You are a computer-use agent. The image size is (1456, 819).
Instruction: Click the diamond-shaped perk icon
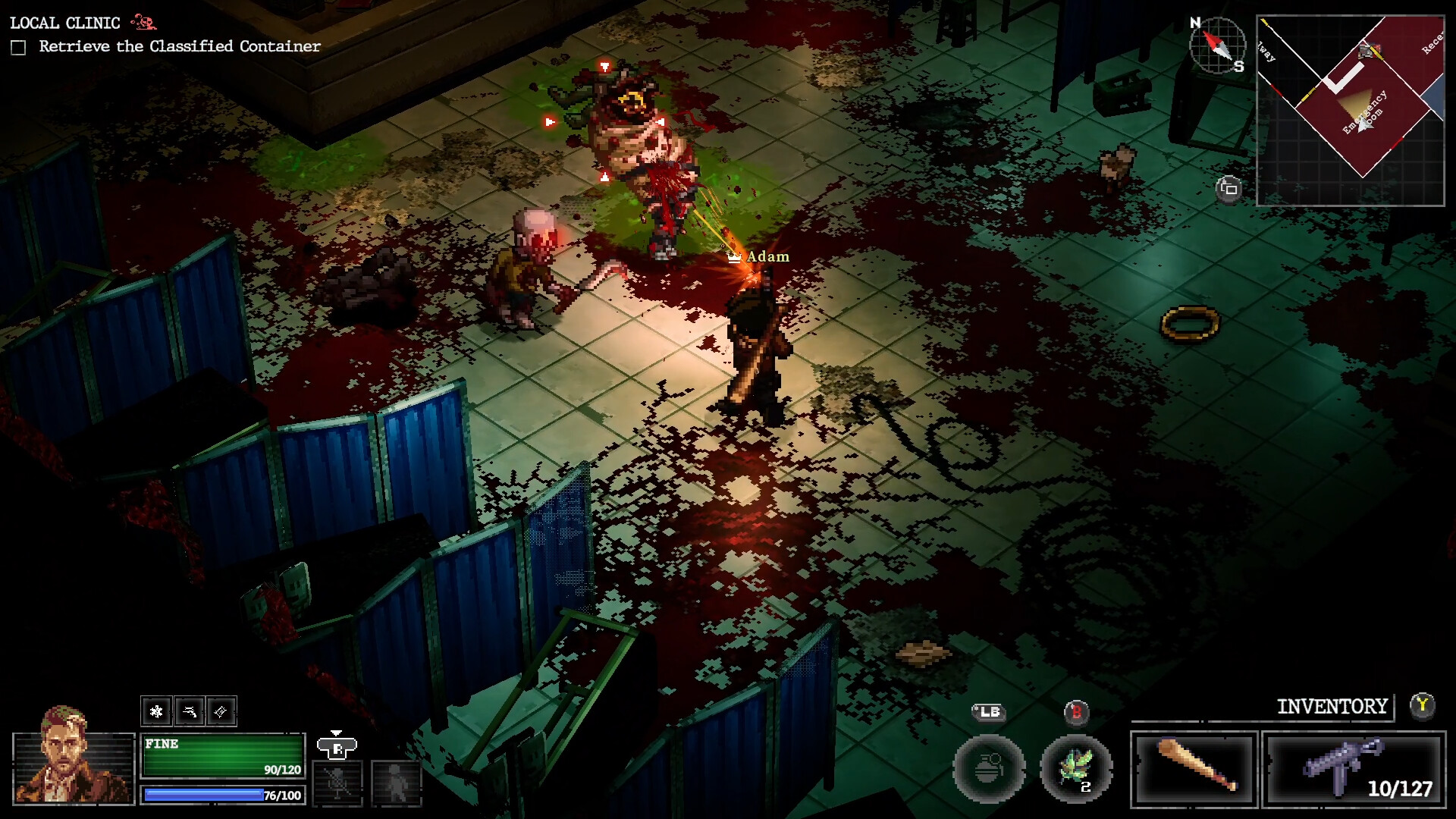(x=221, y=711)
